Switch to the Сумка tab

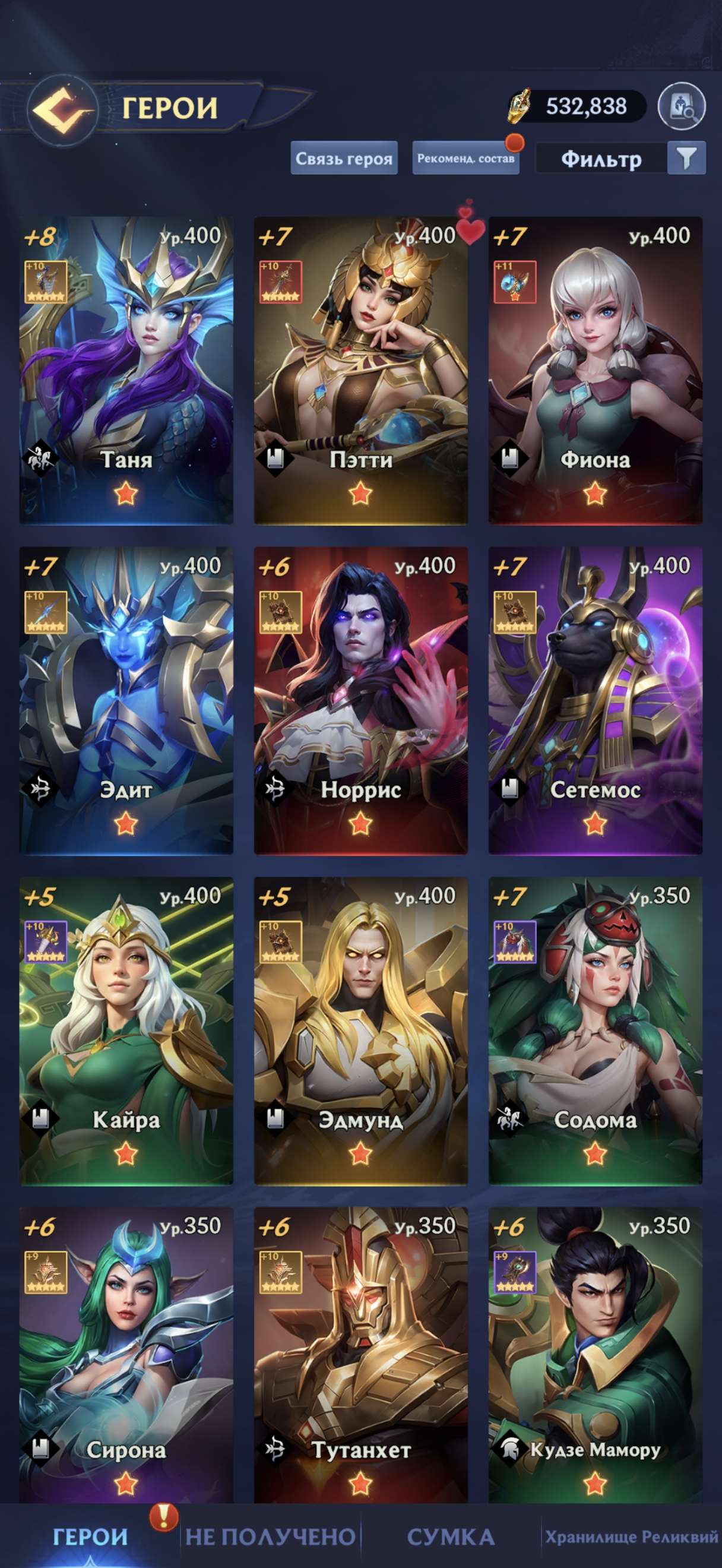click(x=450, y=1537)
